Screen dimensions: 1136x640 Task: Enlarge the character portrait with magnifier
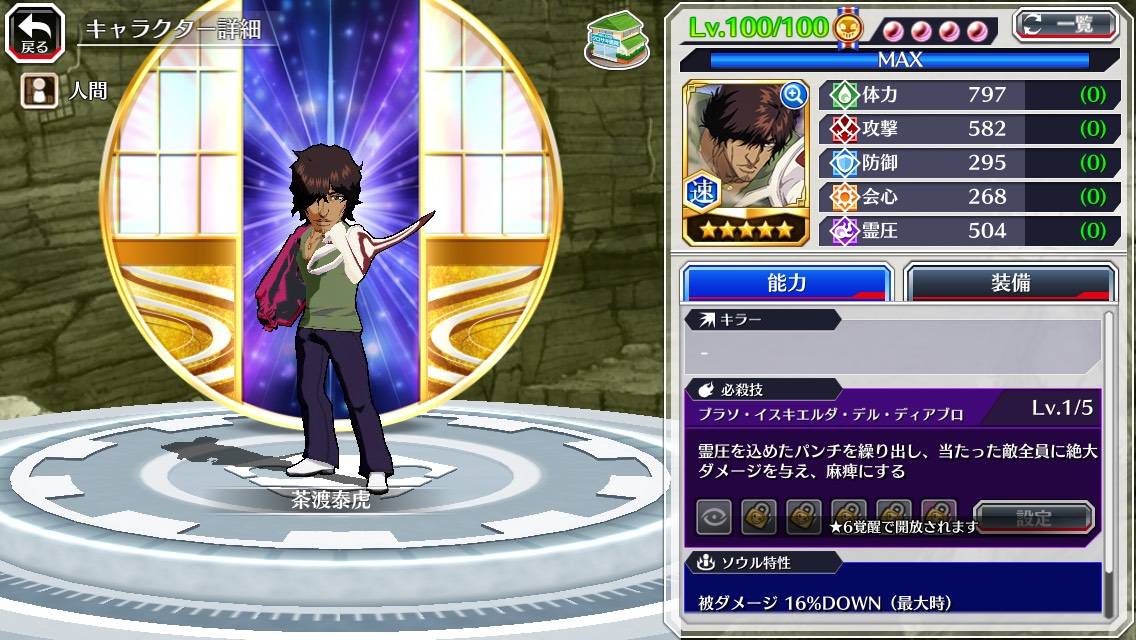[794, 95]
